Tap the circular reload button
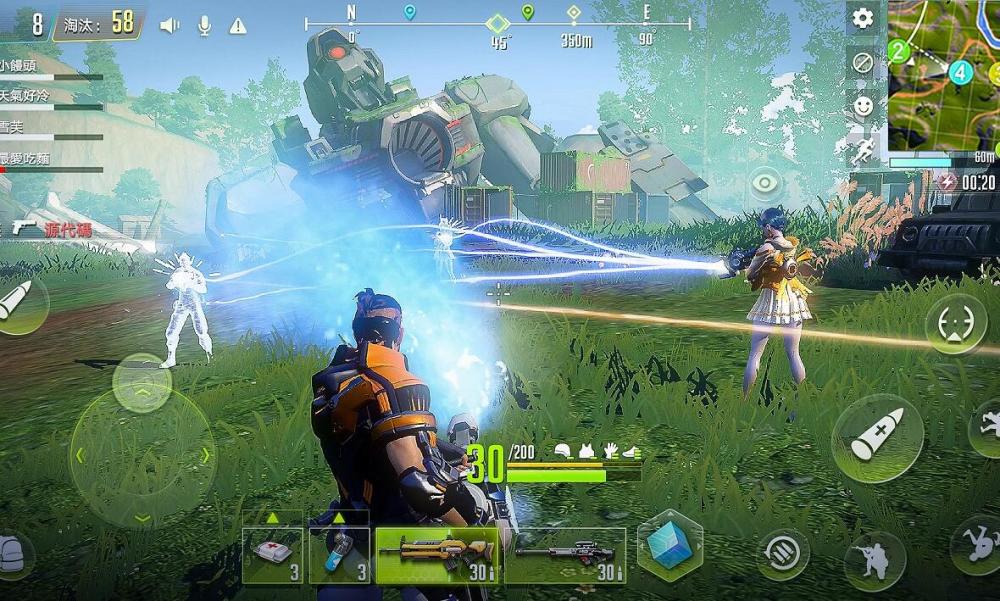The height and width of the screenshot is (601, 1000). (782, 554)
